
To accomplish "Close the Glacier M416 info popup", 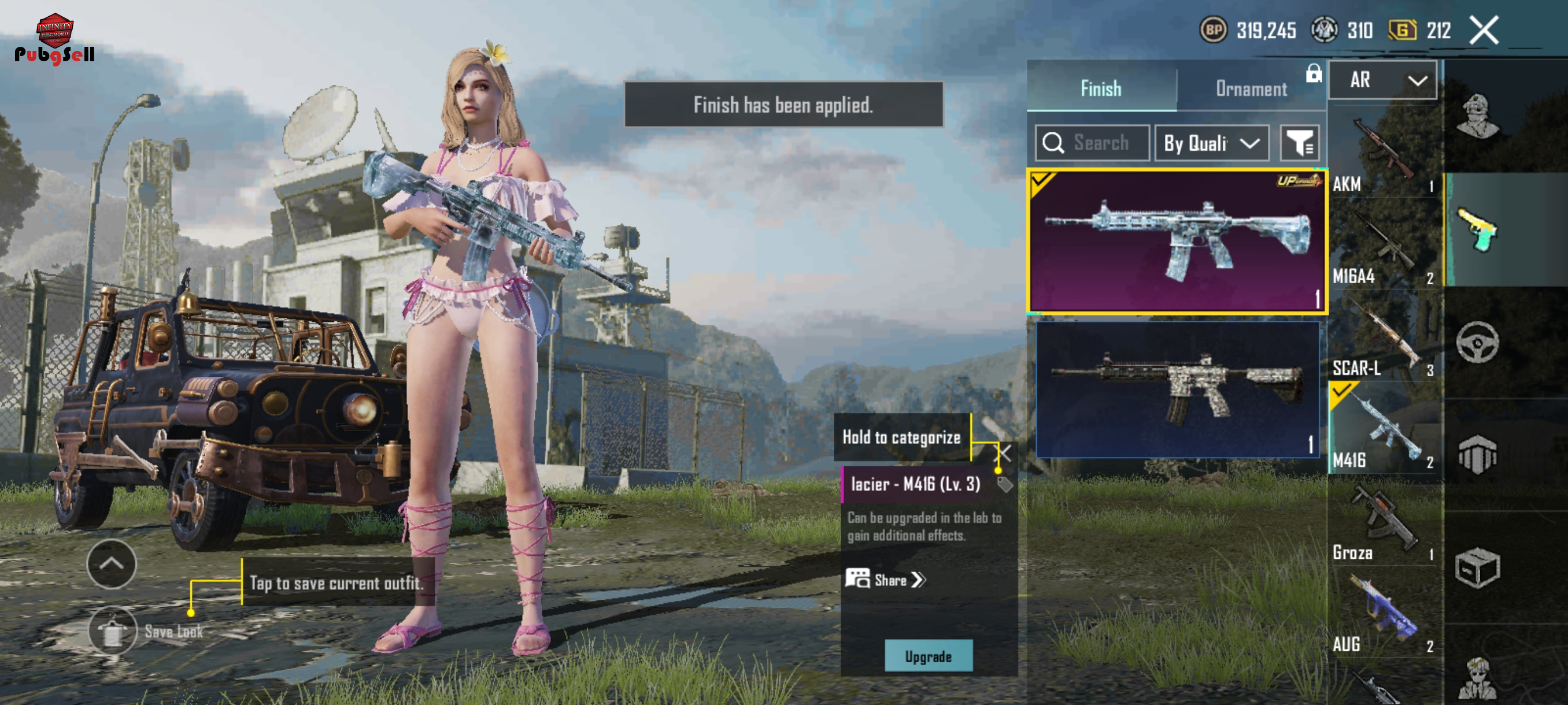I will coord(1004,452).
